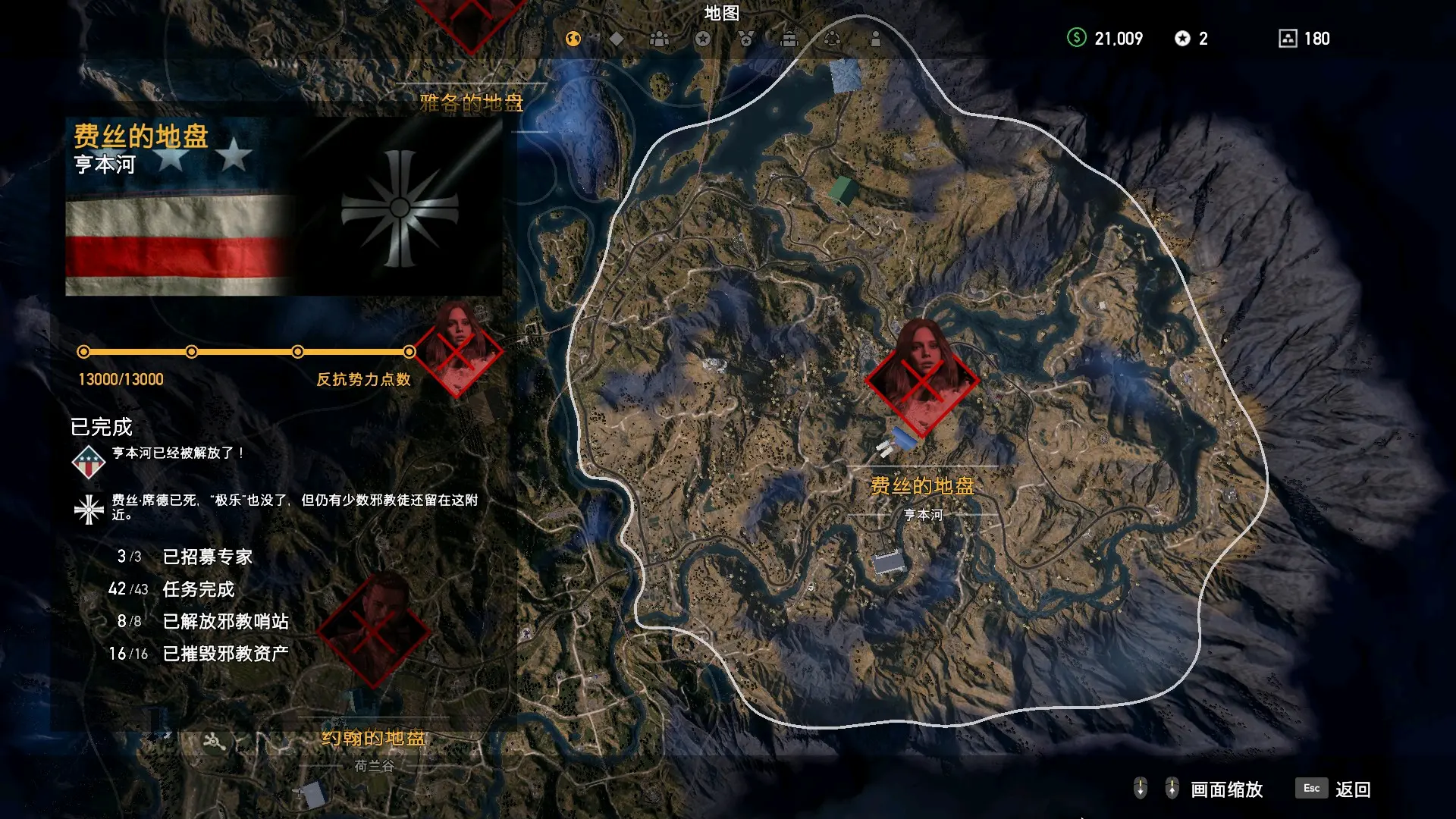Click the 费丝的地盘 label on the map
Screen dimensions: 1456x819
922,486
